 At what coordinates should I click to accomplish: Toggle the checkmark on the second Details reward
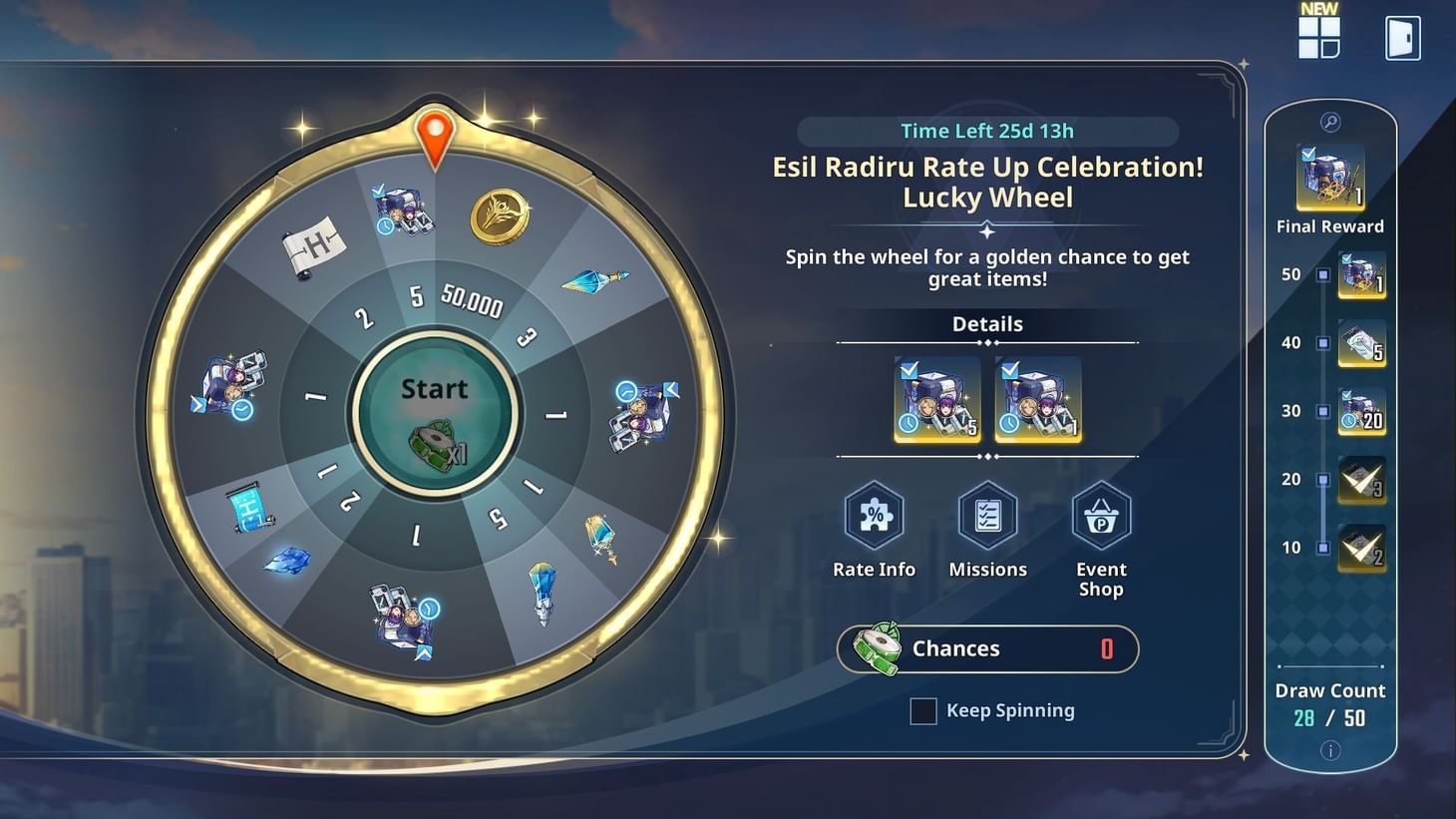pos(1011,370)
